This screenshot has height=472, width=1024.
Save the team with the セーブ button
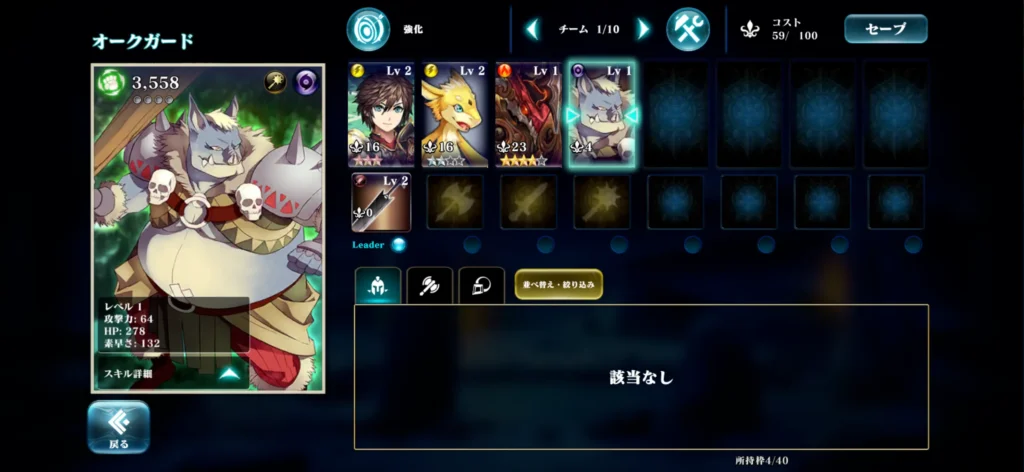885,29
